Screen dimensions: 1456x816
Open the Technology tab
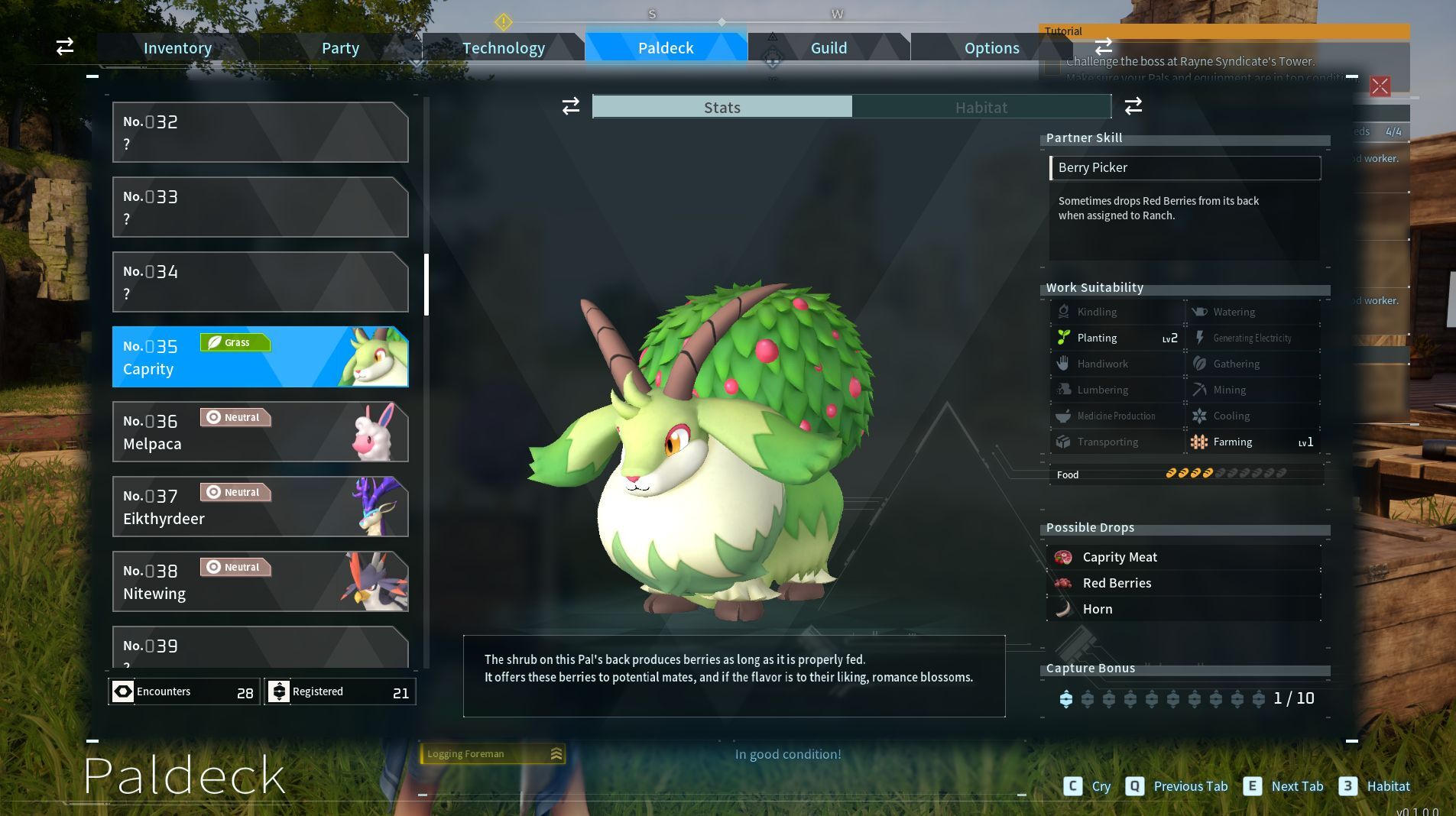tap(503, 48)
